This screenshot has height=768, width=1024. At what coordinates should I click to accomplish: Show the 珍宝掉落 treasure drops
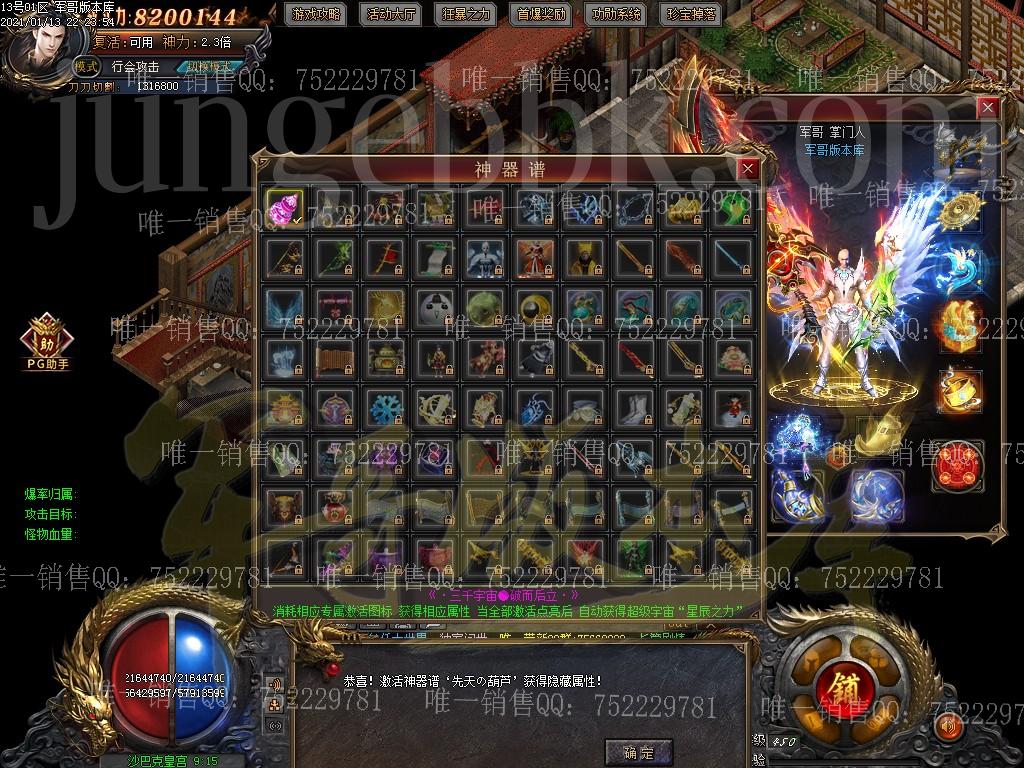click(690, 15)
